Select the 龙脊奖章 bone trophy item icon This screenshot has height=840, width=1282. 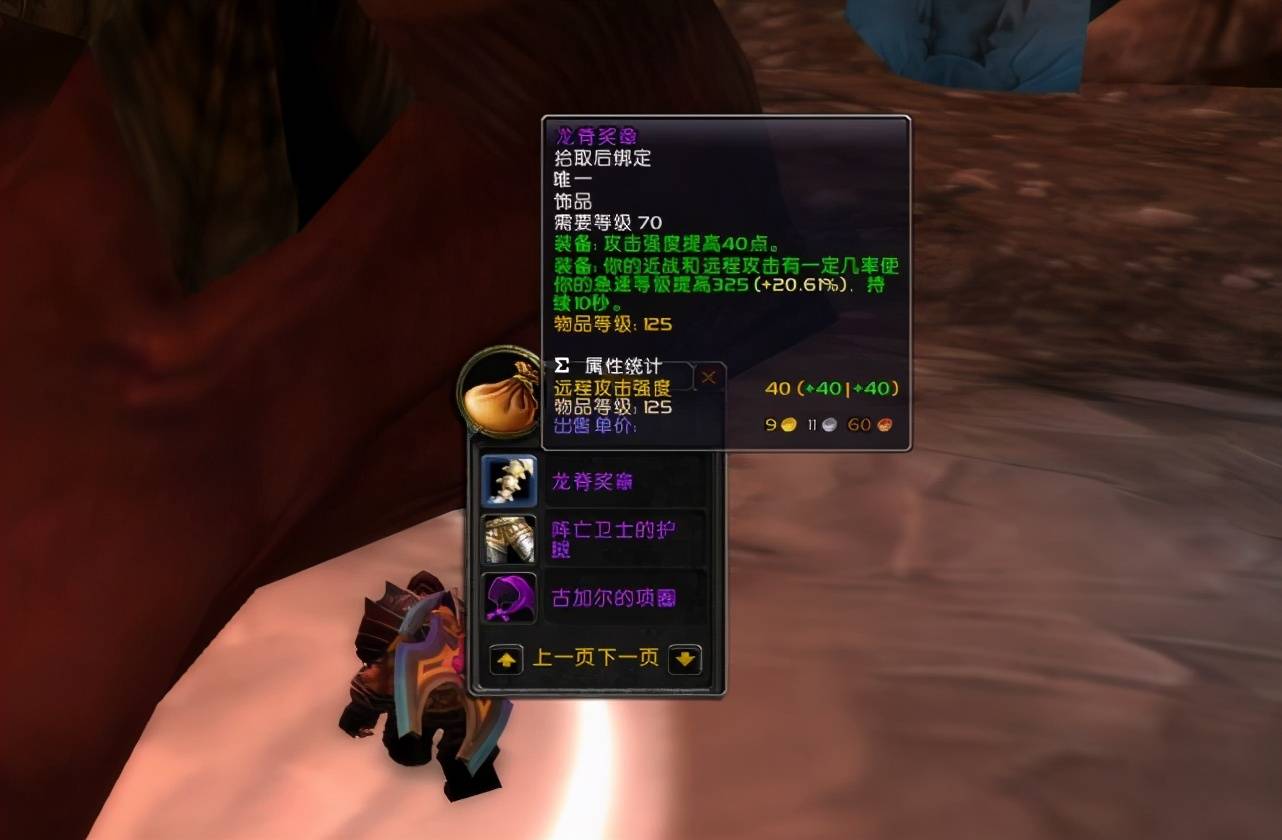click(507, 480)
